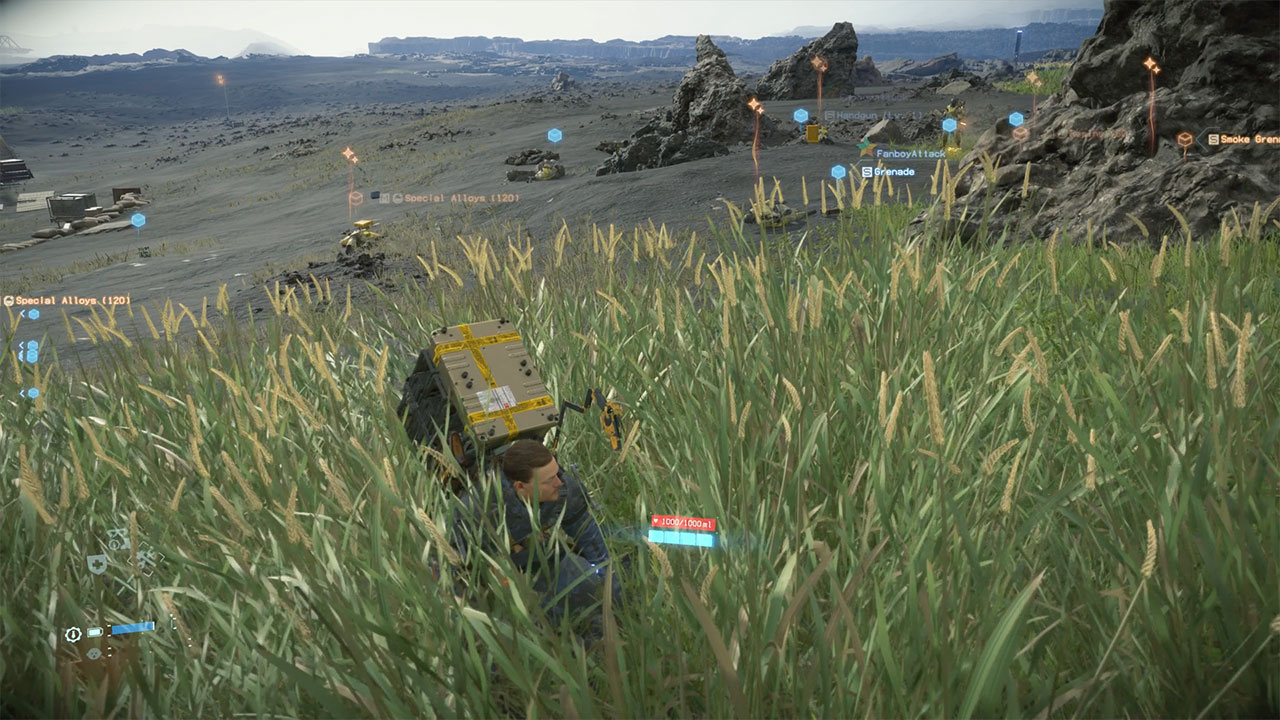This screenshot has width=1280, height=720.
Task: Toggle the blue hexagon marker above FanboyAttack
Action: click(x=949, y=124)
